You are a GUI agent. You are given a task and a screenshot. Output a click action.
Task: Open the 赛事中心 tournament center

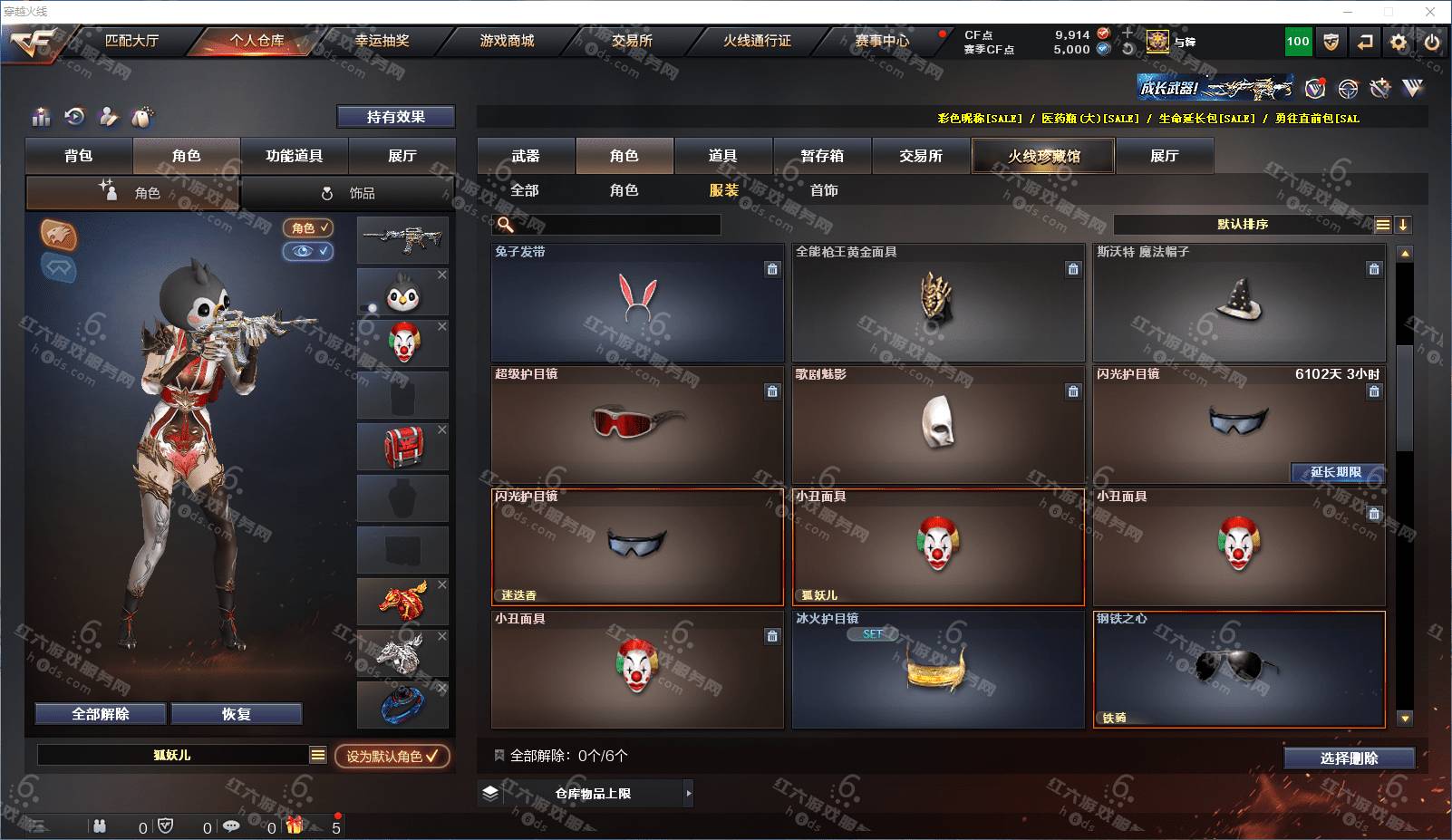click(881, 41)
